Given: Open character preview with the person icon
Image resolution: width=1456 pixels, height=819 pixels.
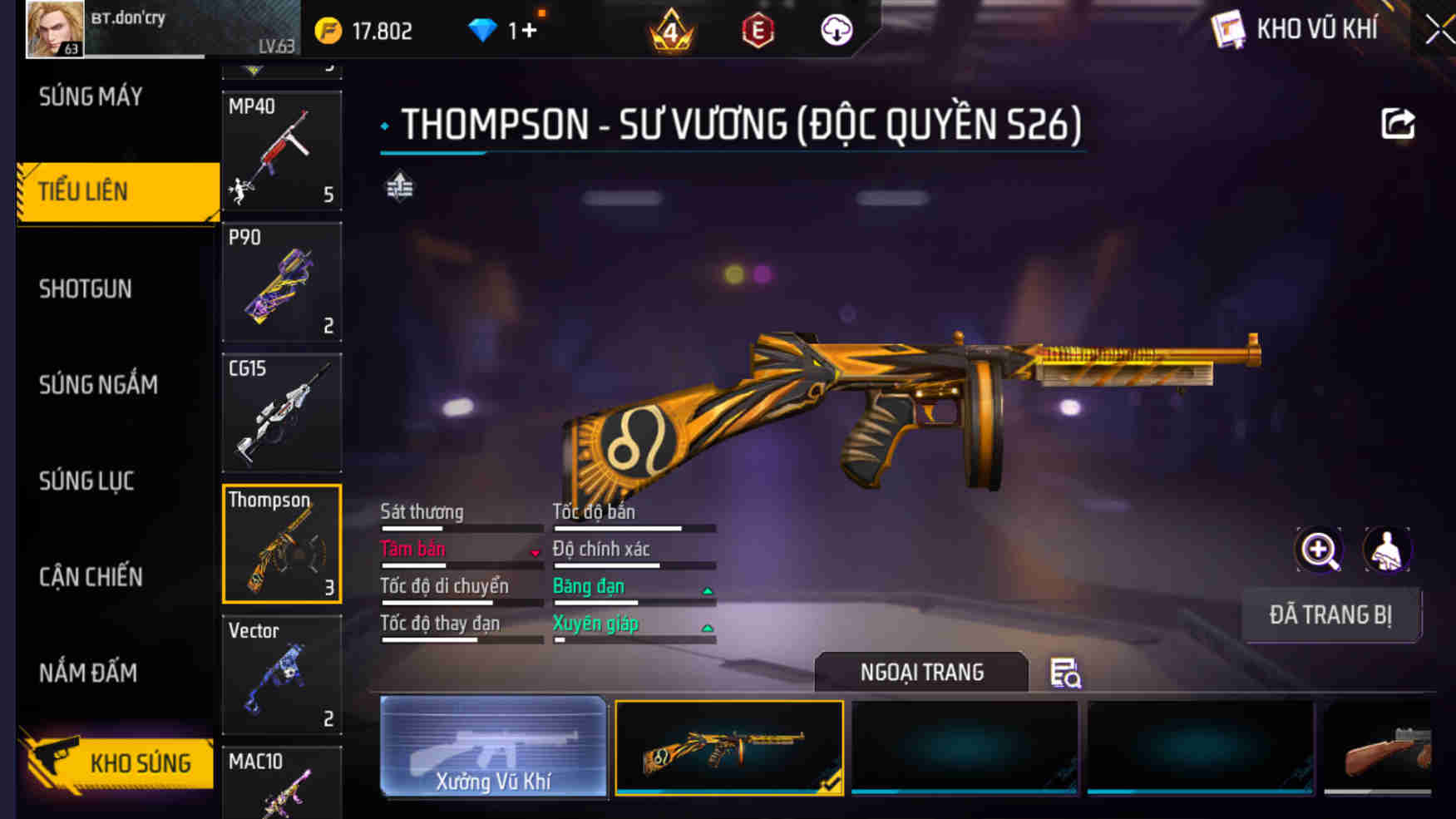Looking at the screenshot, I should click(1384, 550).
